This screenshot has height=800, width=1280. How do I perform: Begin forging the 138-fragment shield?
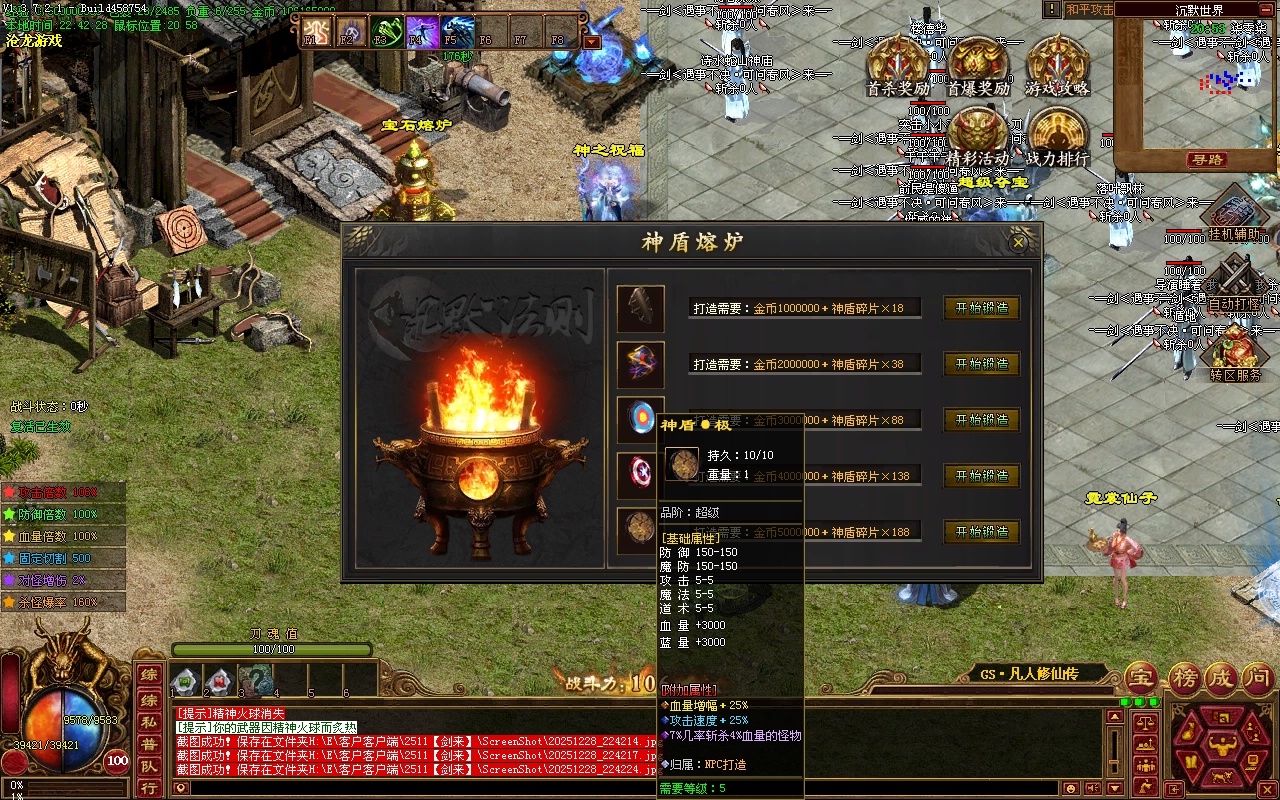point(981,476)
